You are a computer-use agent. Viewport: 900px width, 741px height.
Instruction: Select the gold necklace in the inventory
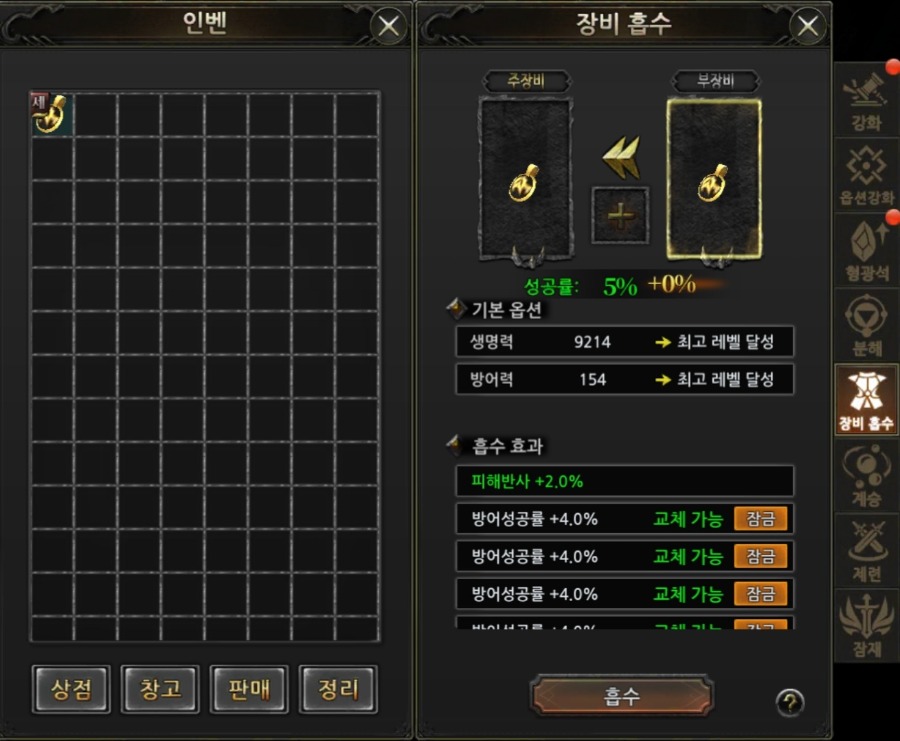[51, 114]
